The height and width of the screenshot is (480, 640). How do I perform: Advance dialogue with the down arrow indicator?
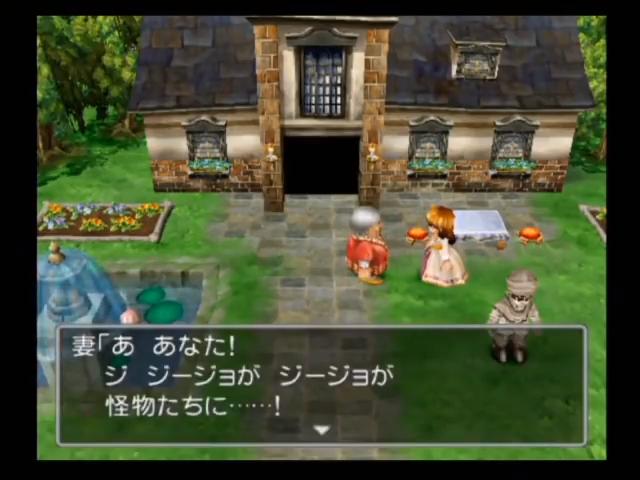pos(321,430)
